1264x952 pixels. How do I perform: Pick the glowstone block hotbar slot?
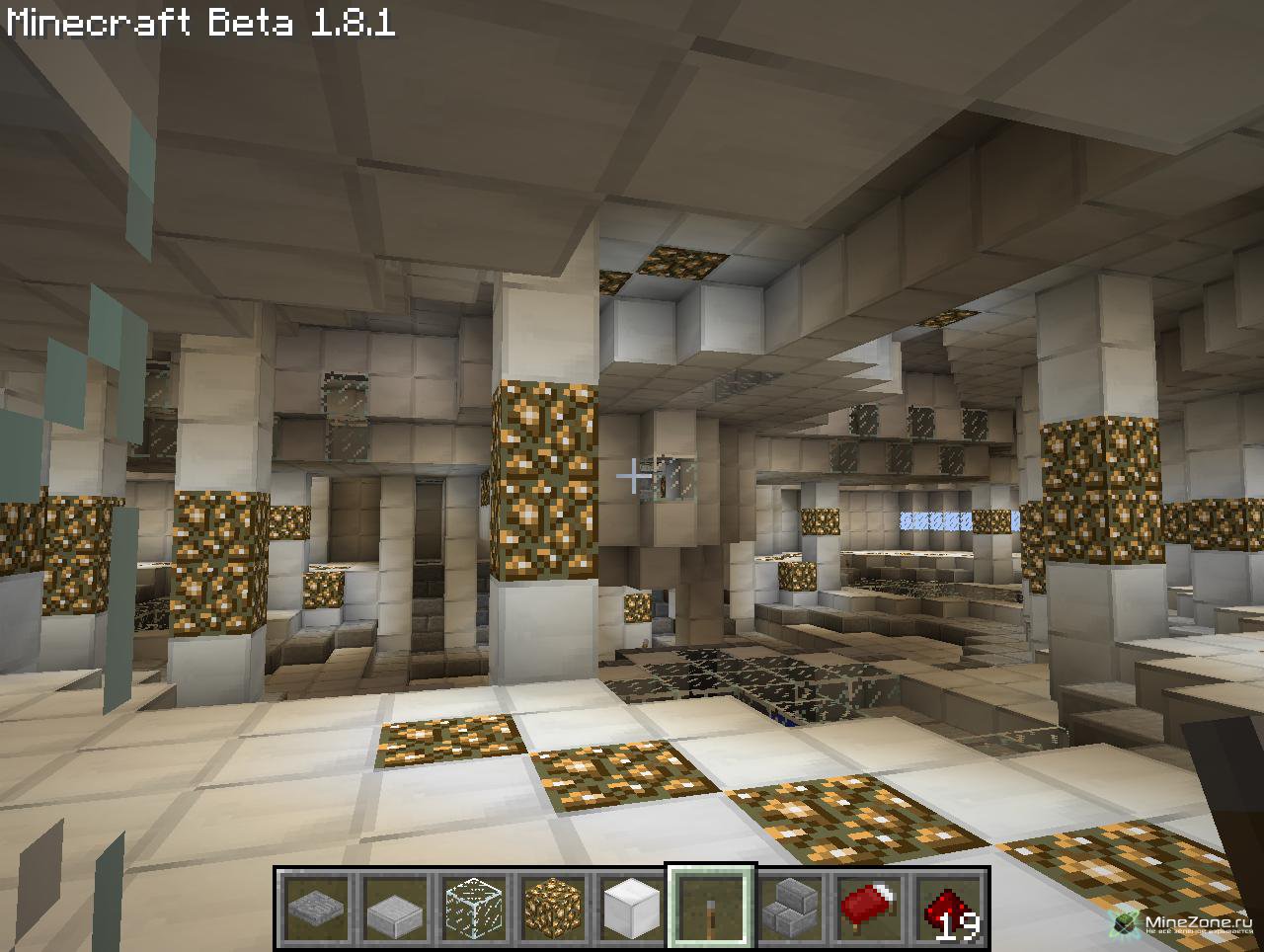click(553, 907)
